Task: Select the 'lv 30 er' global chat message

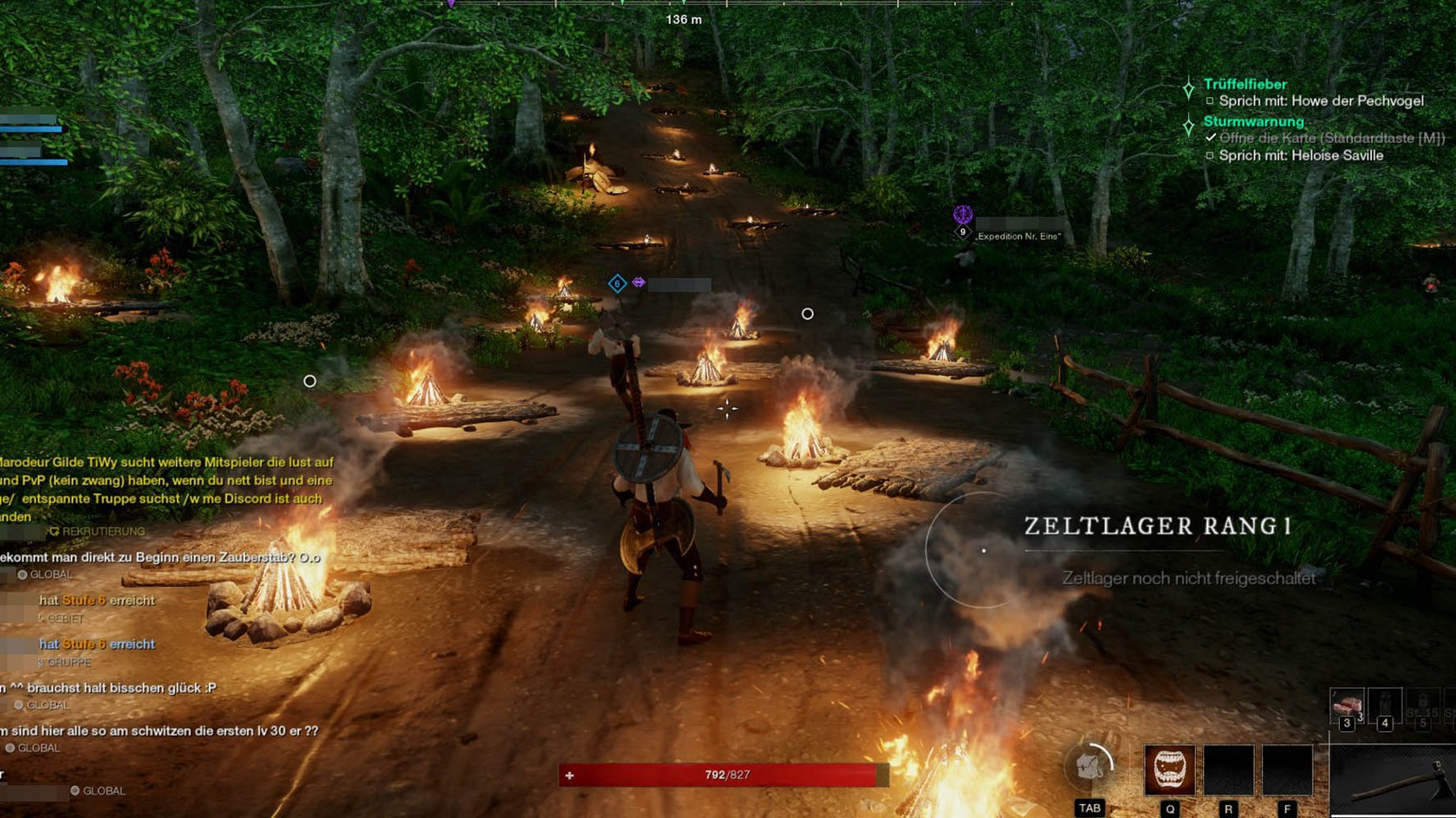Action: [x=161, y=730]
